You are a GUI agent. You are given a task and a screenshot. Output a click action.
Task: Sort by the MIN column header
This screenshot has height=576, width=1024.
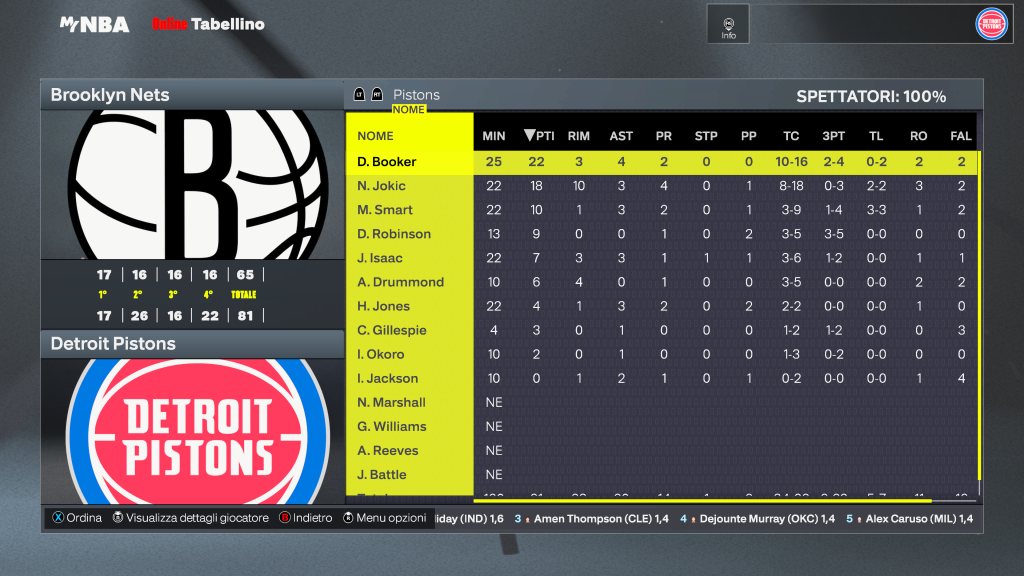pos(494,136)
